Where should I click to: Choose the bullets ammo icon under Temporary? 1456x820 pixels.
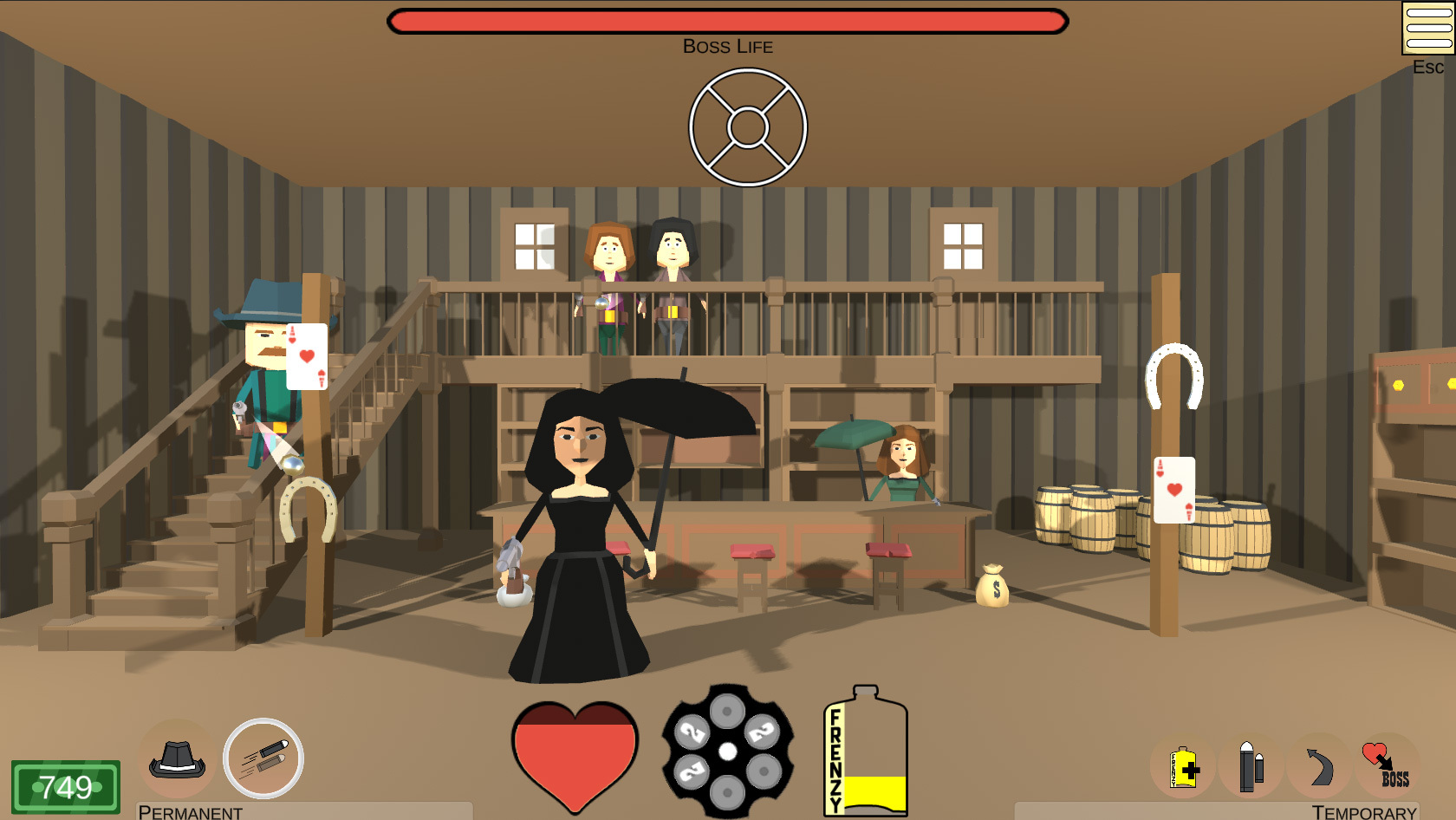point(1249,765)
